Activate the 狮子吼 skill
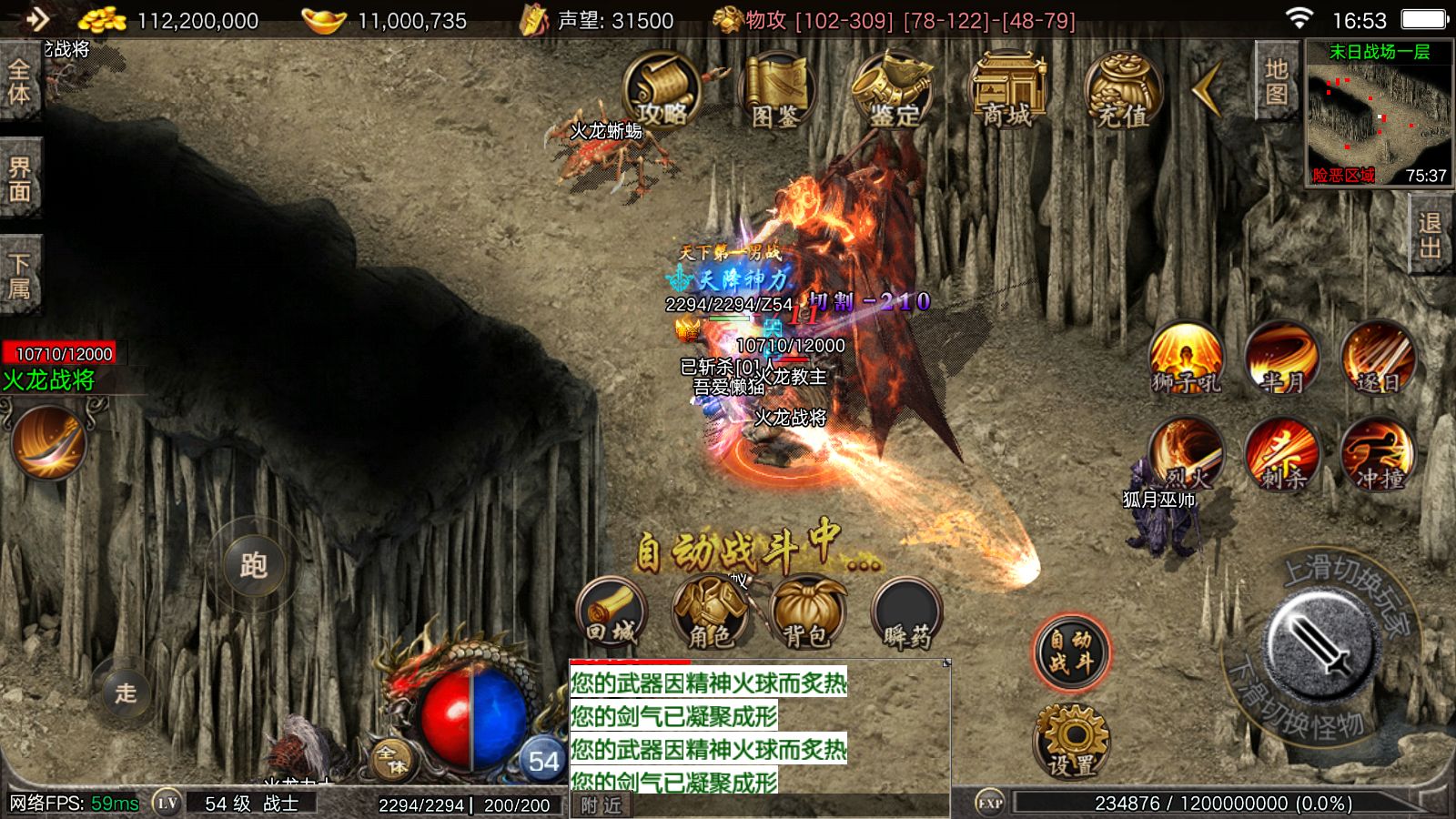Screen dimensions: 1456x819 tap(1186, 358)
